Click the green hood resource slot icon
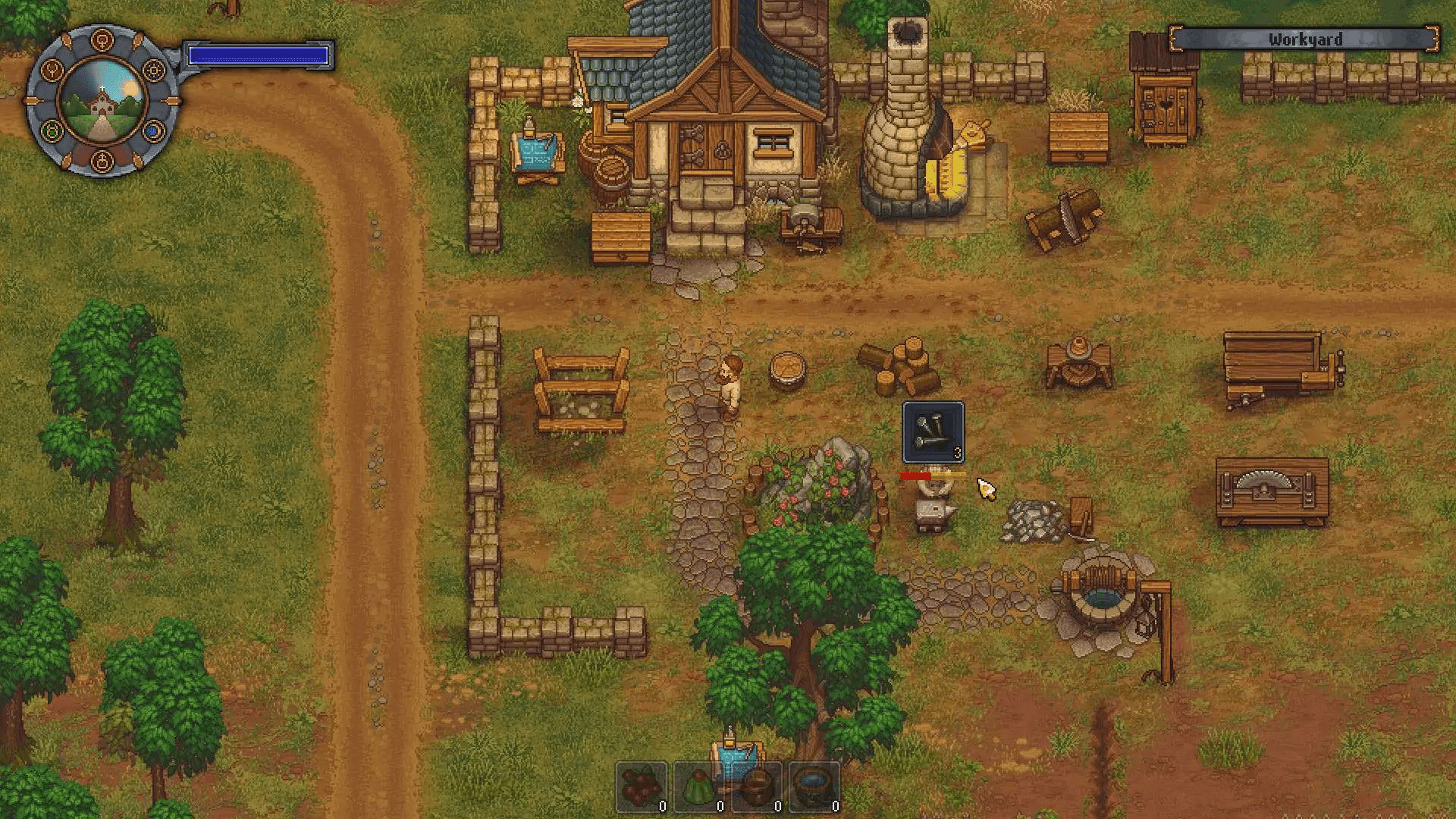This screenshot has height=819, width=1456. (698, 785)
